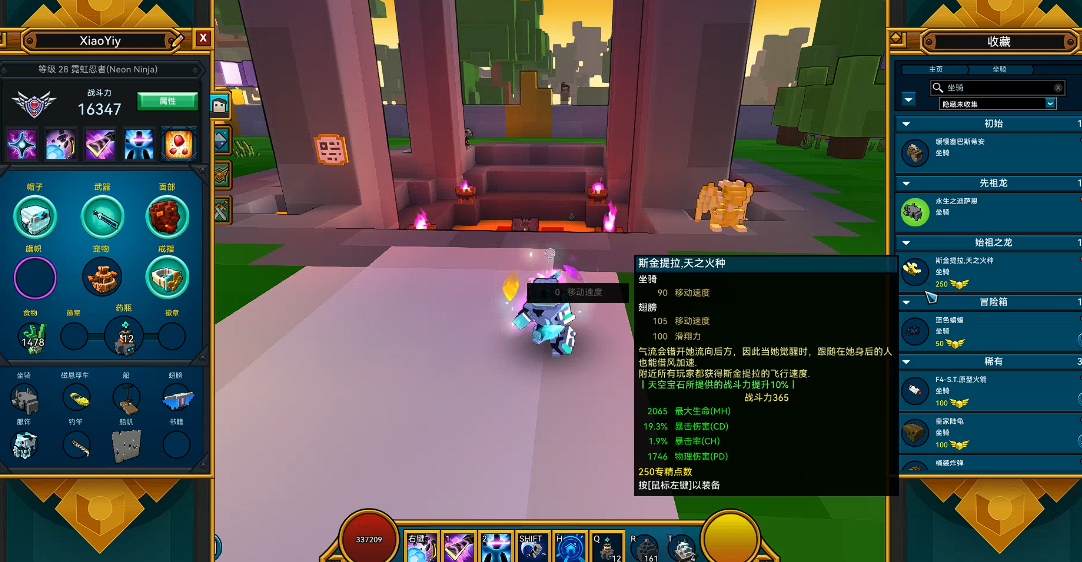Open the green 属性 attributes button
The width and height of the screenshot is (1082, 562).
coord(167,101)
